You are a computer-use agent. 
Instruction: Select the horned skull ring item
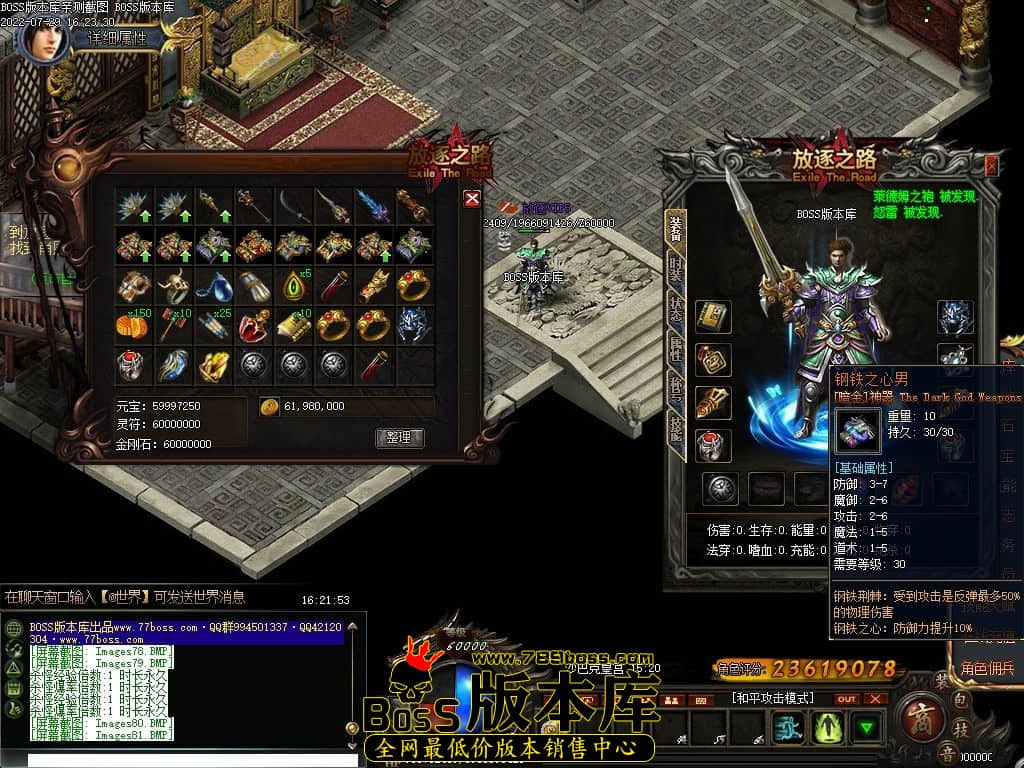173,286
